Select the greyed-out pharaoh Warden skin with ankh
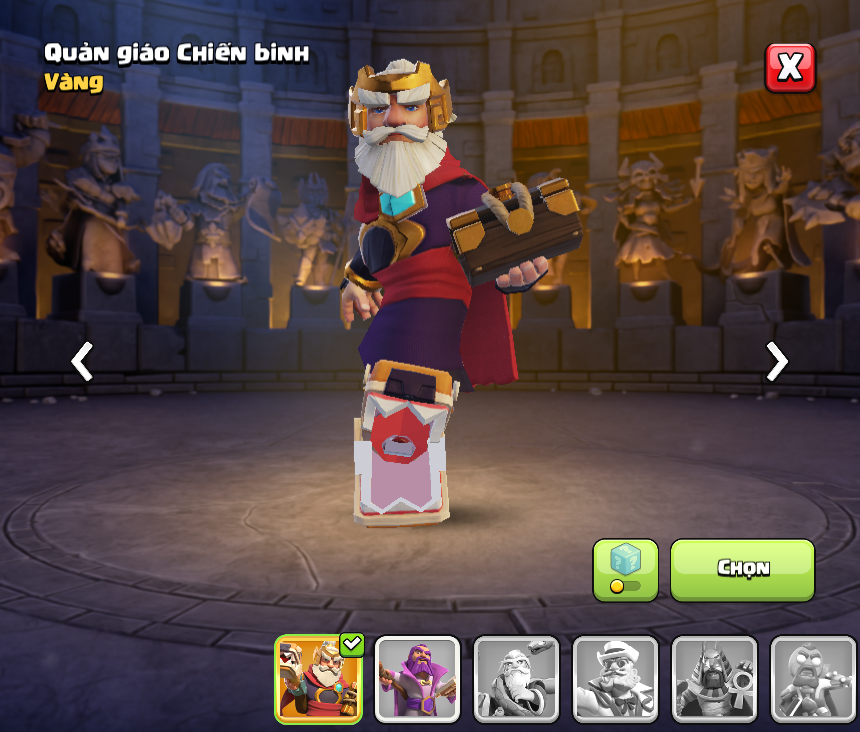This screenshot has width=860, height=732. click(x=714, y=678)
